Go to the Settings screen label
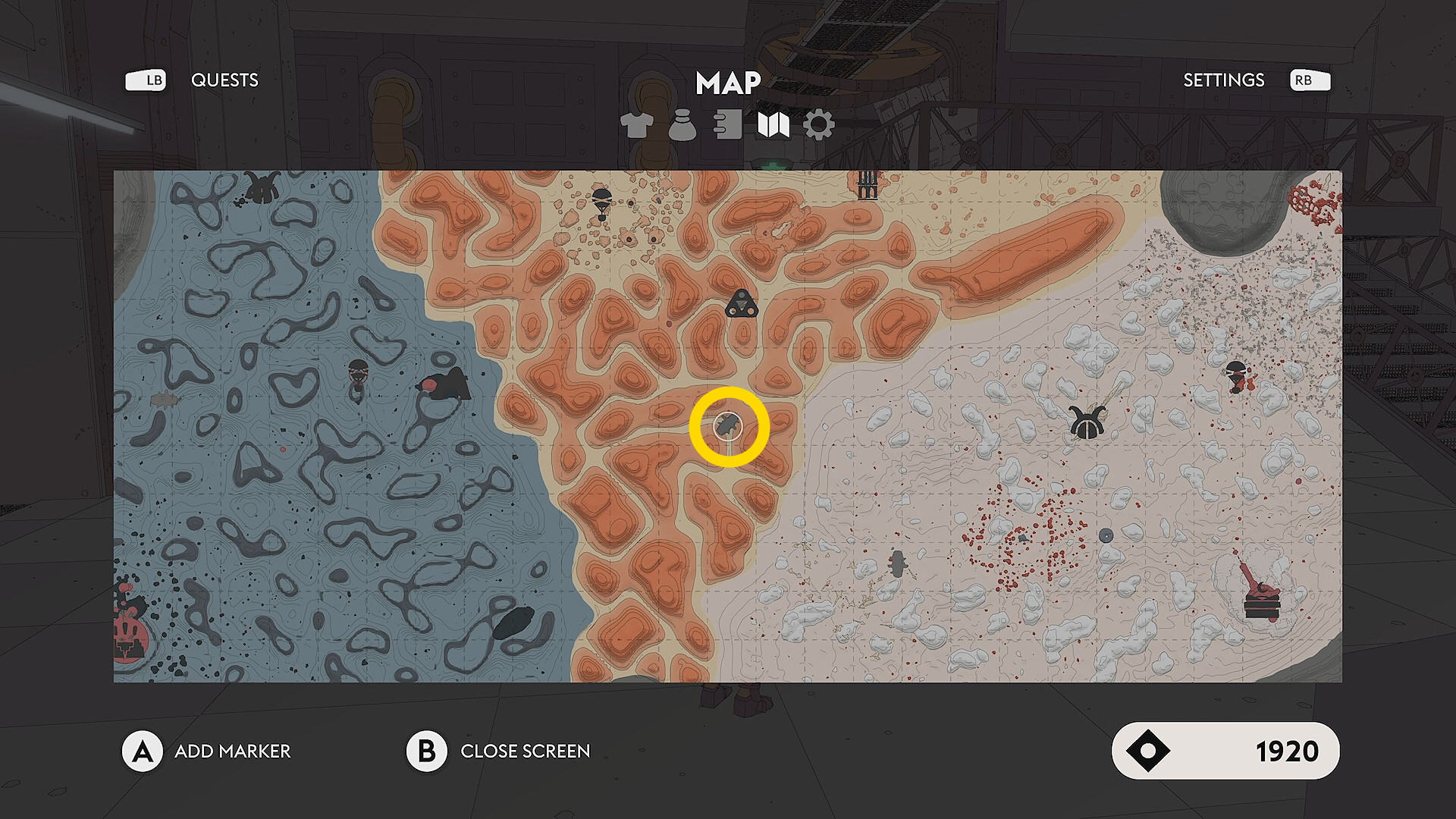The width and height of the screenshot is (1456, 819). pos(1223,80)
